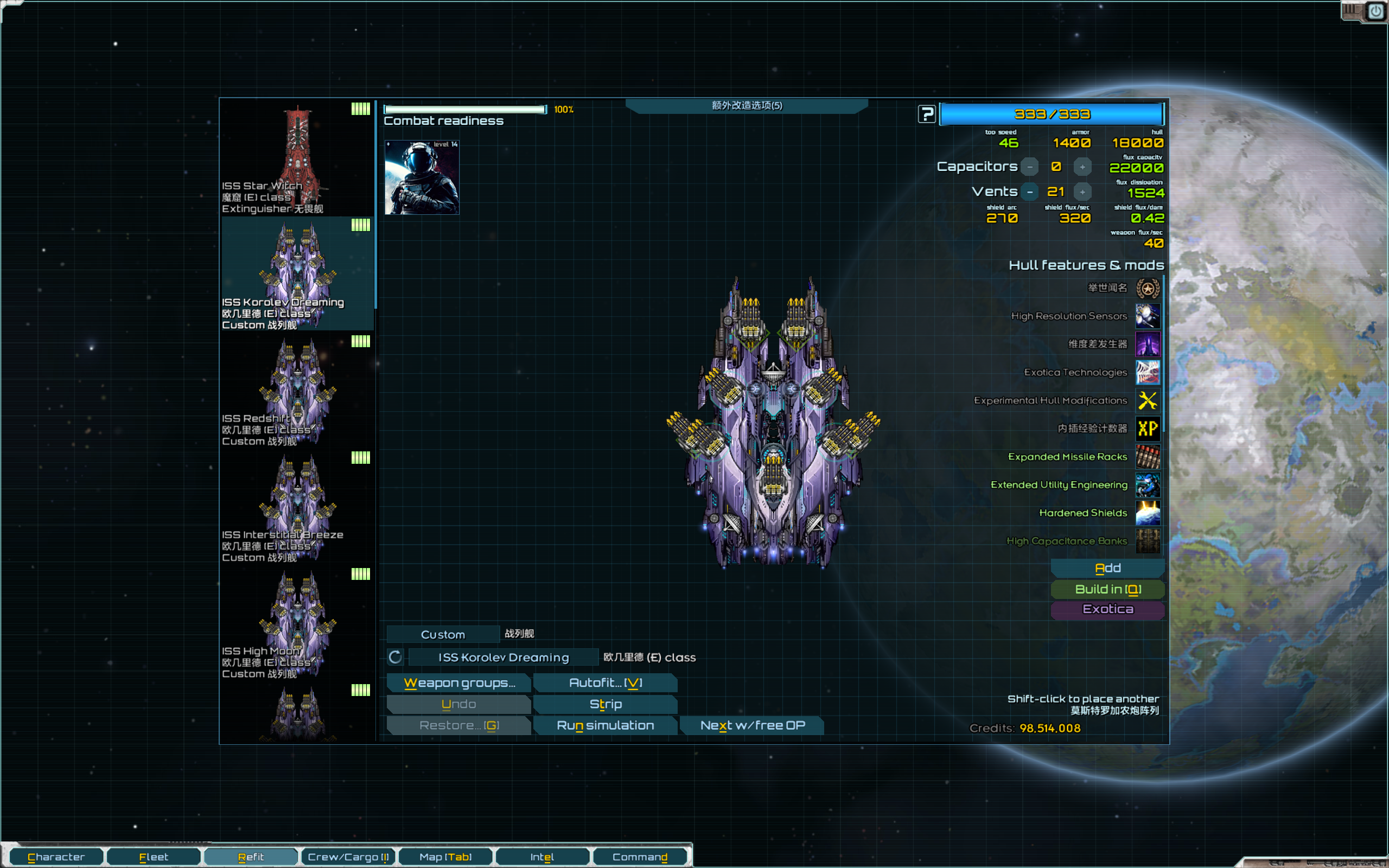Select the ISS Redshift ship
This screenshot has width=1389, height=868.
tap(297, 391)
